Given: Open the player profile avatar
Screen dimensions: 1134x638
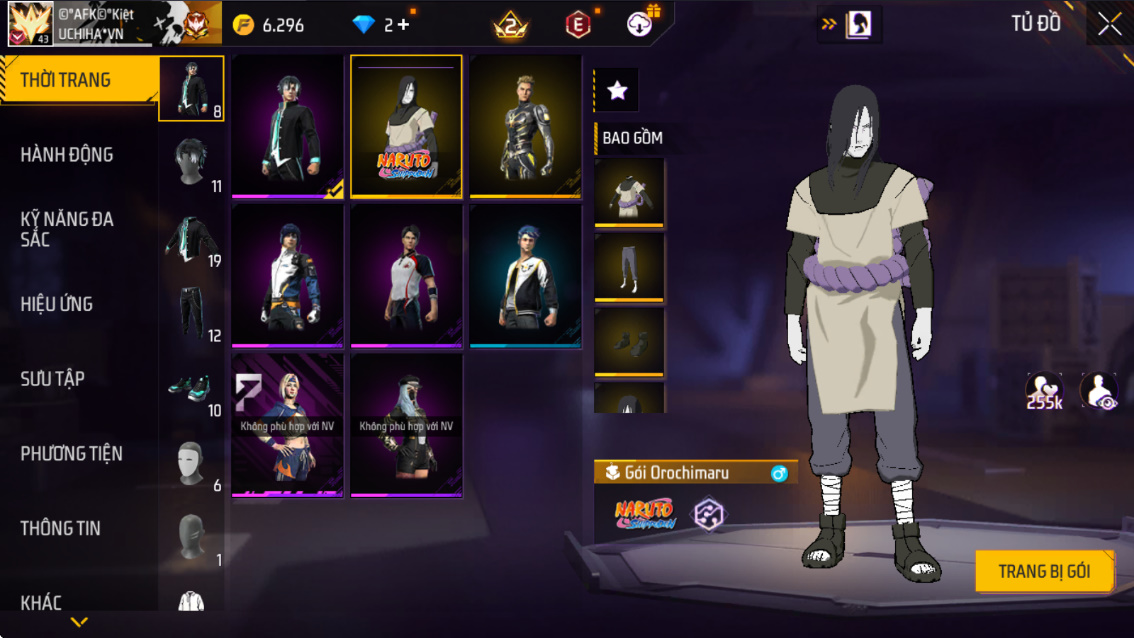Looking at the screenshot, I should point(30,23).
